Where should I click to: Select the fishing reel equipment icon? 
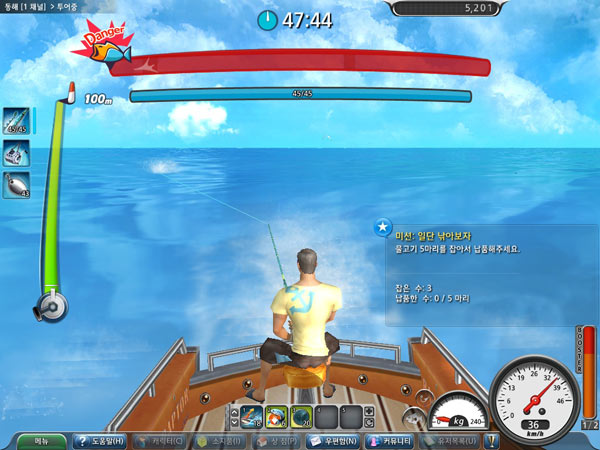(x=16, y=153)
